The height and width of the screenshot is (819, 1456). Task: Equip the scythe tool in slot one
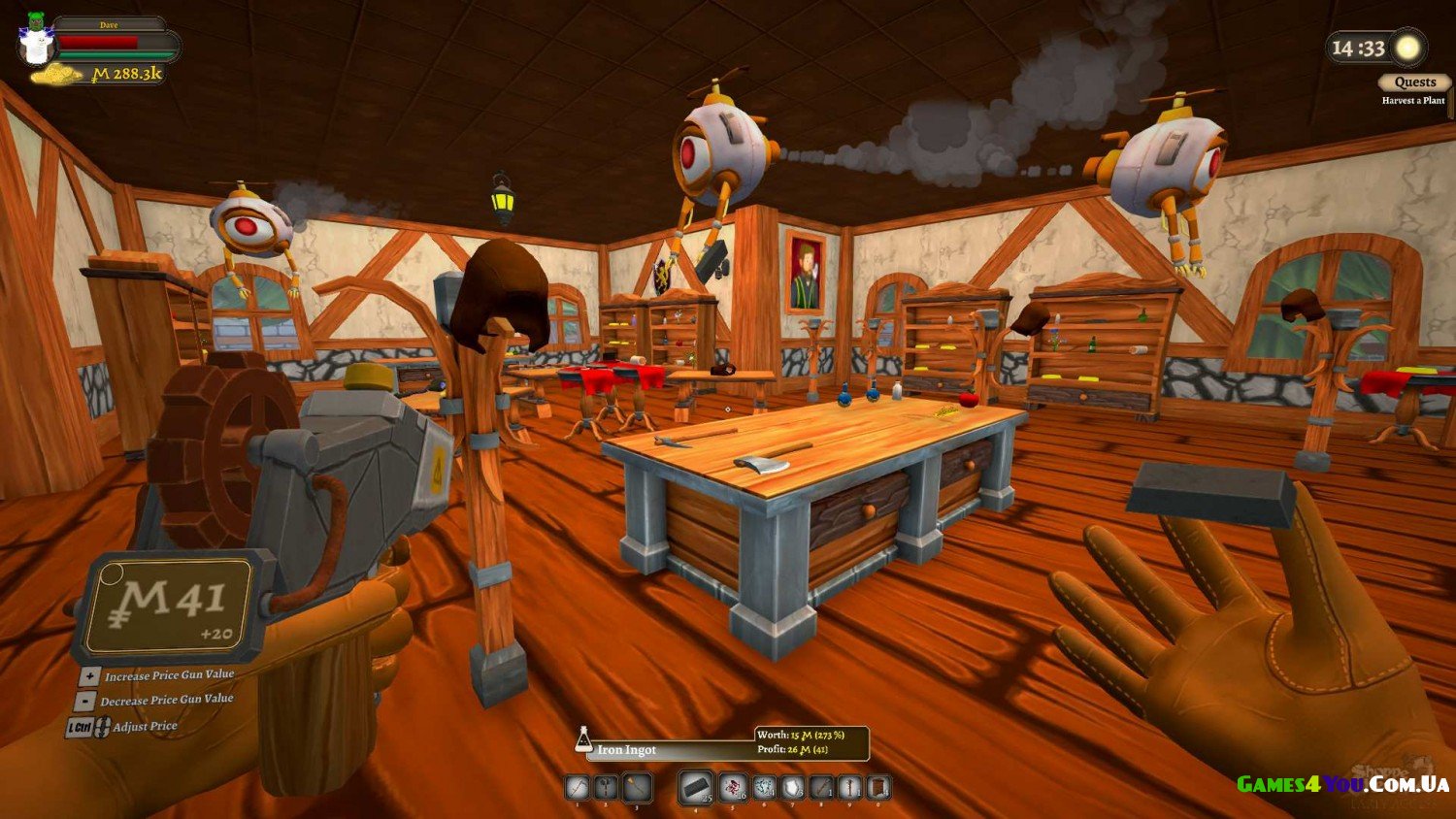point(578,787)
